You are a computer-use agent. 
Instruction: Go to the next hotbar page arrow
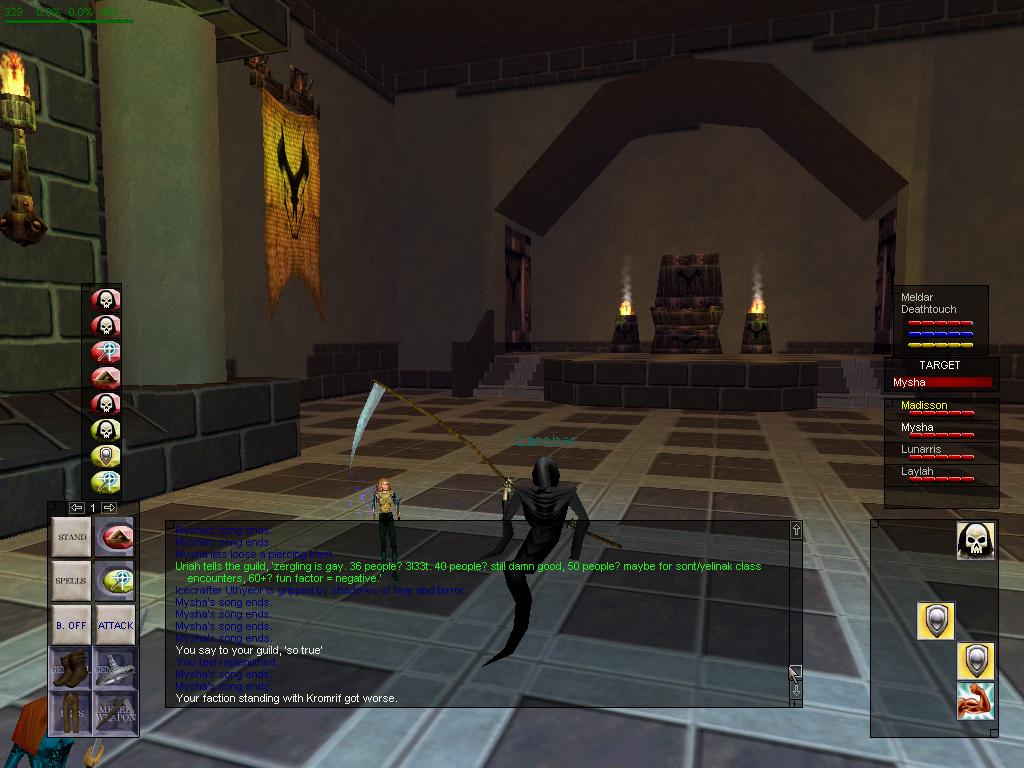110,508
